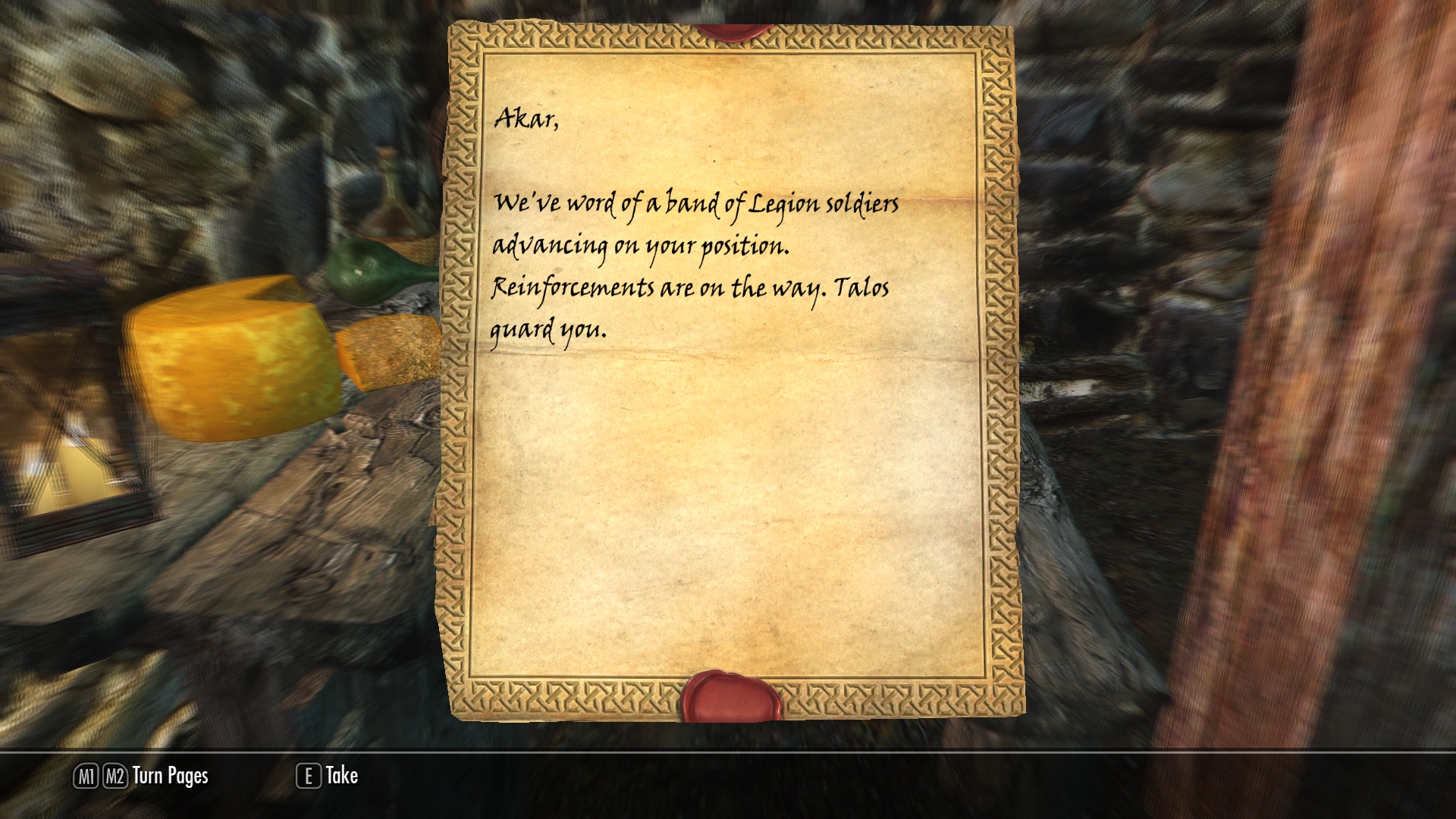
Task: Choose Take to pick up the note
Action: 340,776
